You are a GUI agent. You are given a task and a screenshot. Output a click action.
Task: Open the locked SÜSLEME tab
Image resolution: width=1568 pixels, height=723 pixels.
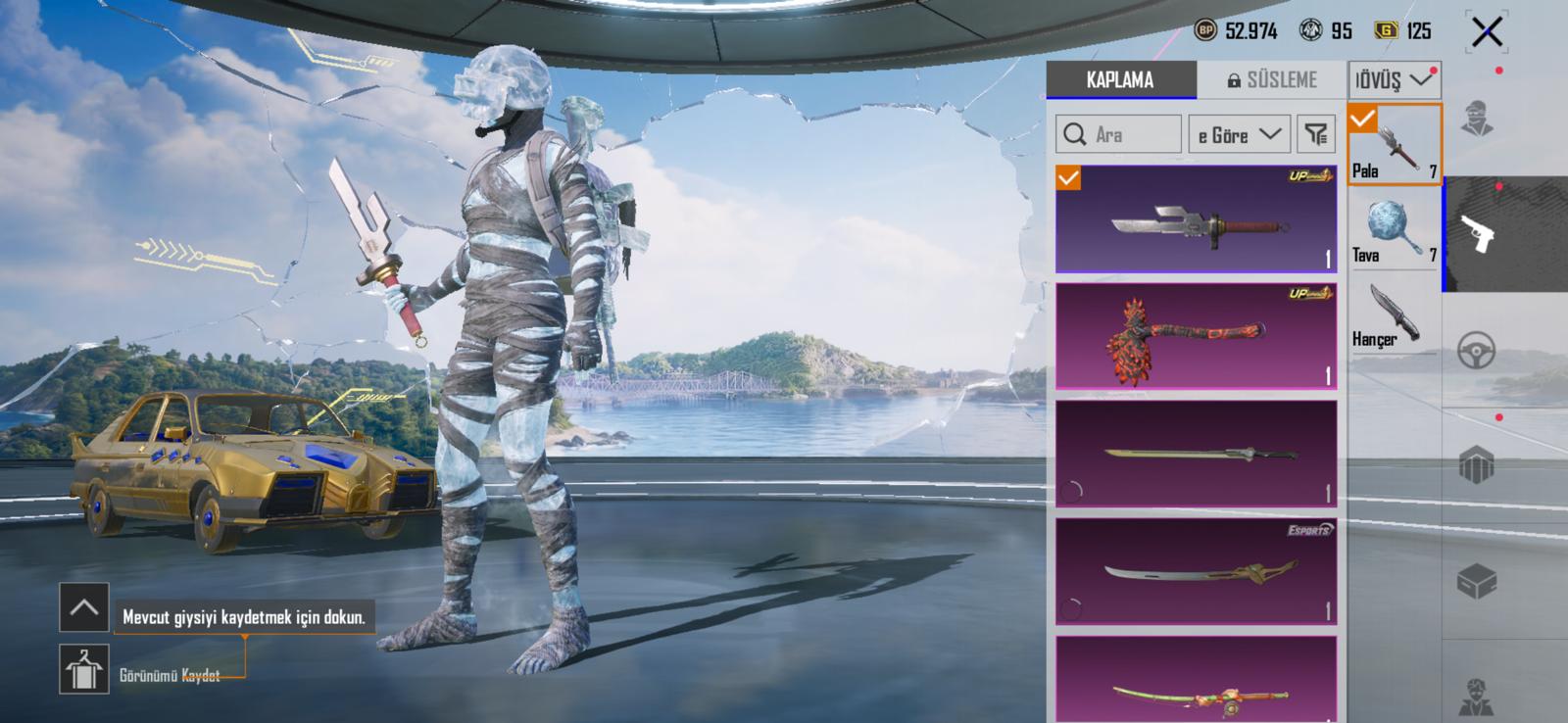[1272, 80]
